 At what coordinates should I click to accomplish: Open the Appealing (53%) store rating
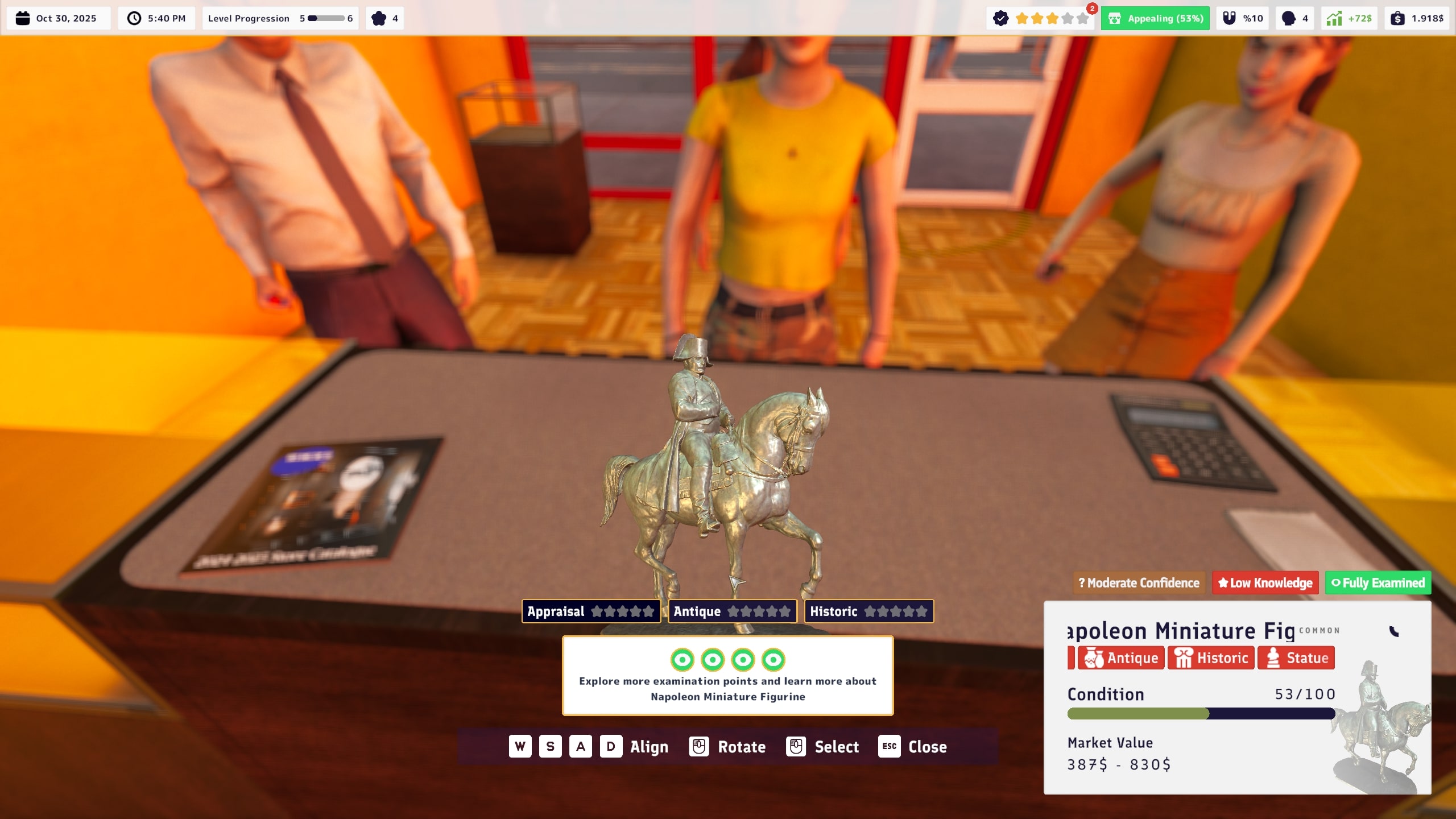(1155, 18)
